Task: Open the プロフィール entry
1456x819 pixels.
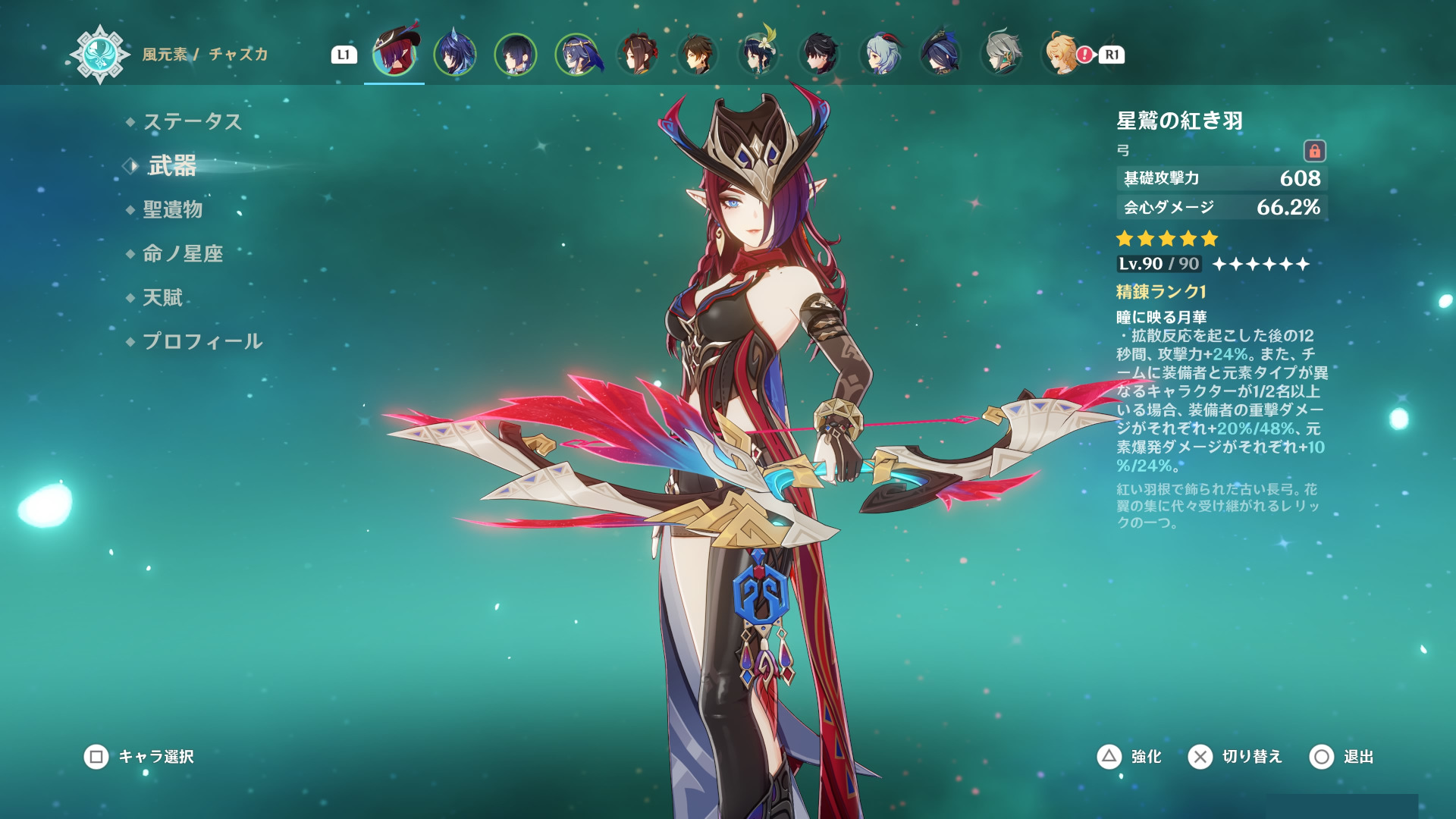Action: click(x=202, y=341)
